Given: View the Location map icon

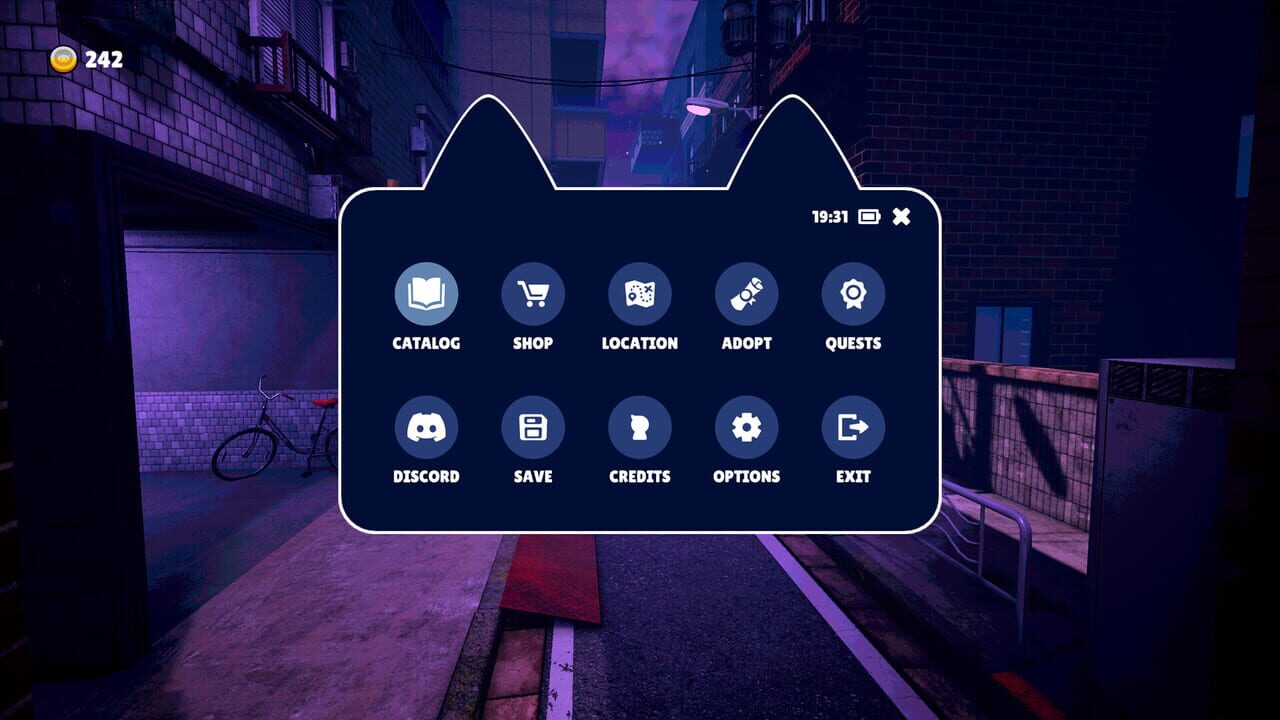Looking at the screenshot, I should pyautogui.click(x=640, y=293).
